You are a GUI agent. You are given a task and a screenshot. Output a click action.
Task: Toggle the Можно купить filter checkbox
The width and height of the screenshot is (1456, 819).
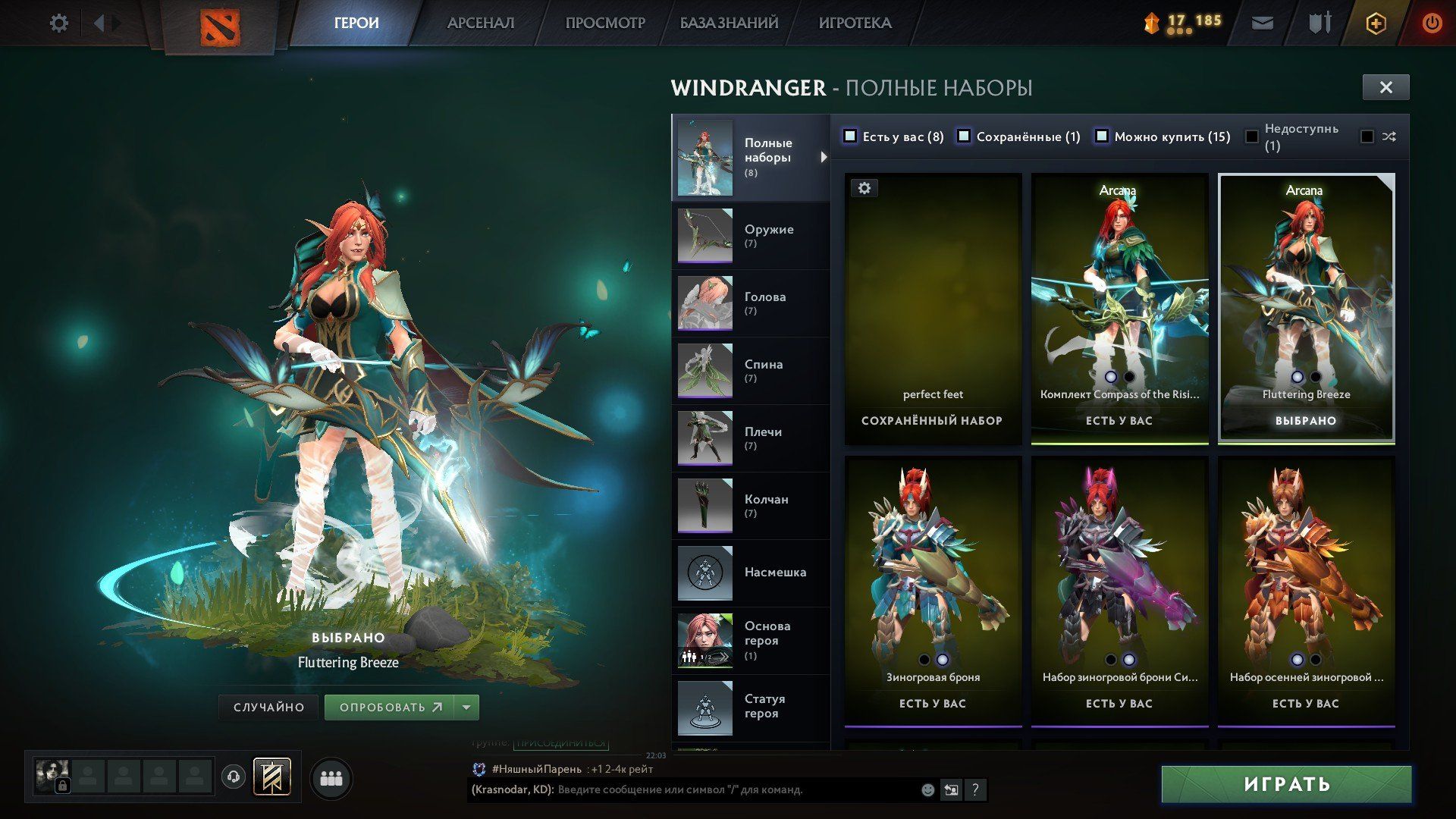(1102, 136)
